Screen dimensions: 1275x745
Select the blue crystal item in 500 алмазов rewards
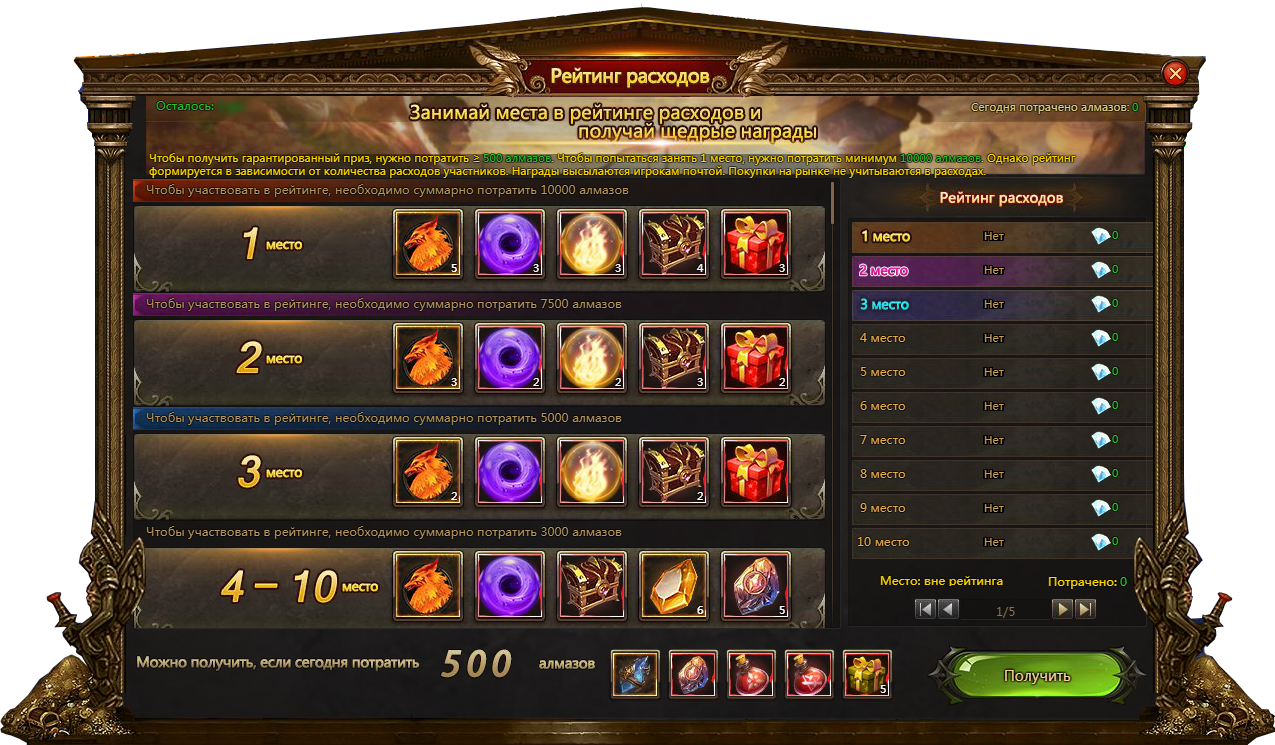pyautogui.click(x=635, y=673)
